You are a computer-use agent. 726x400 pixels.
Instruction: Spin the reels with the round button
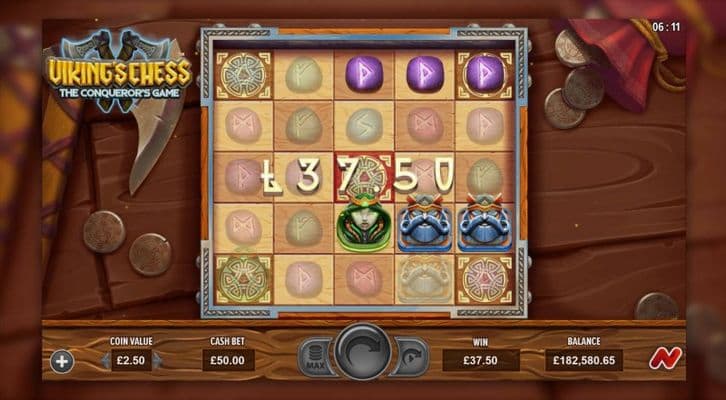[x=363, y=354]
